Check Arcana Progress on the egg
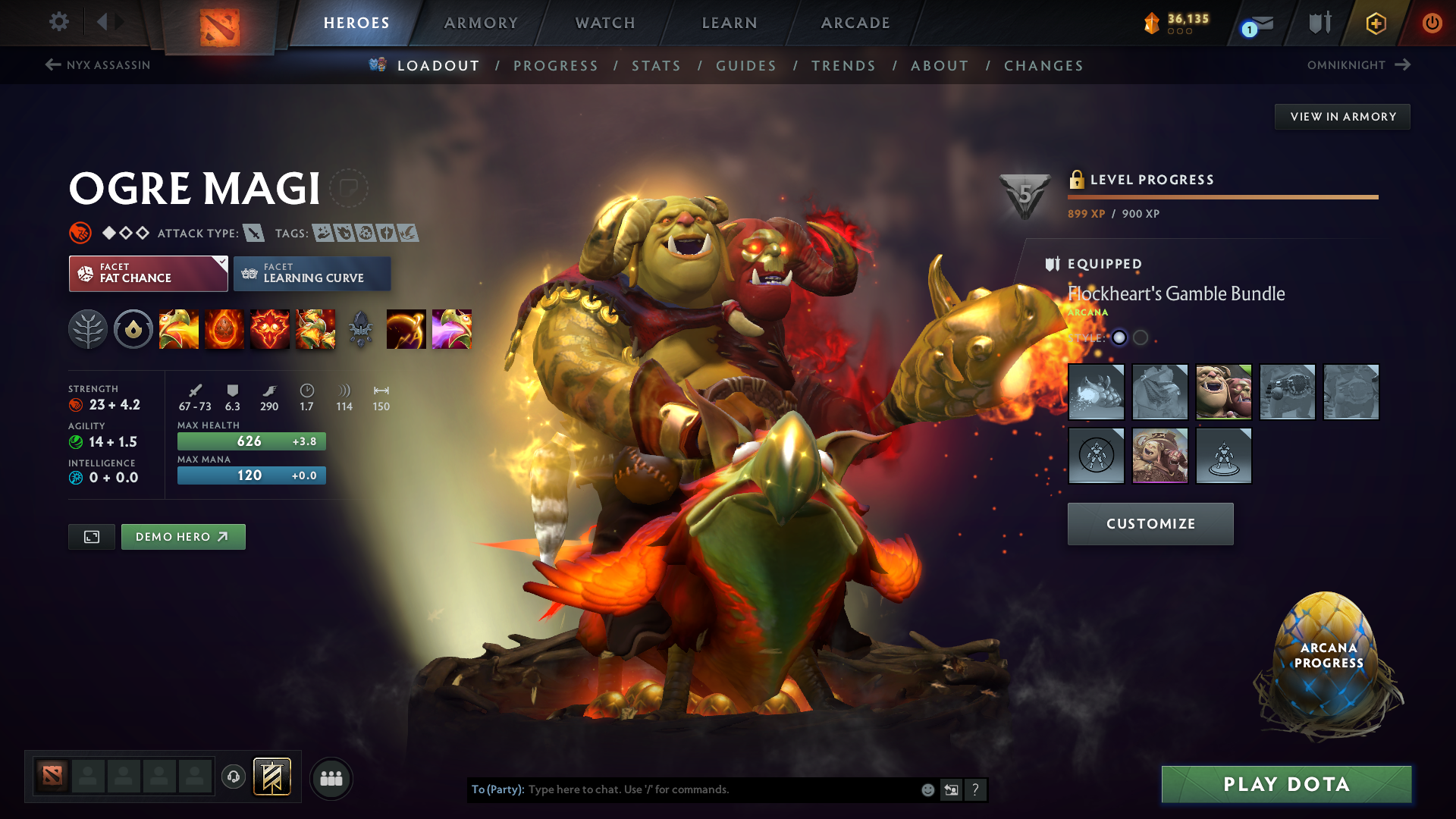 [1329, 654]
